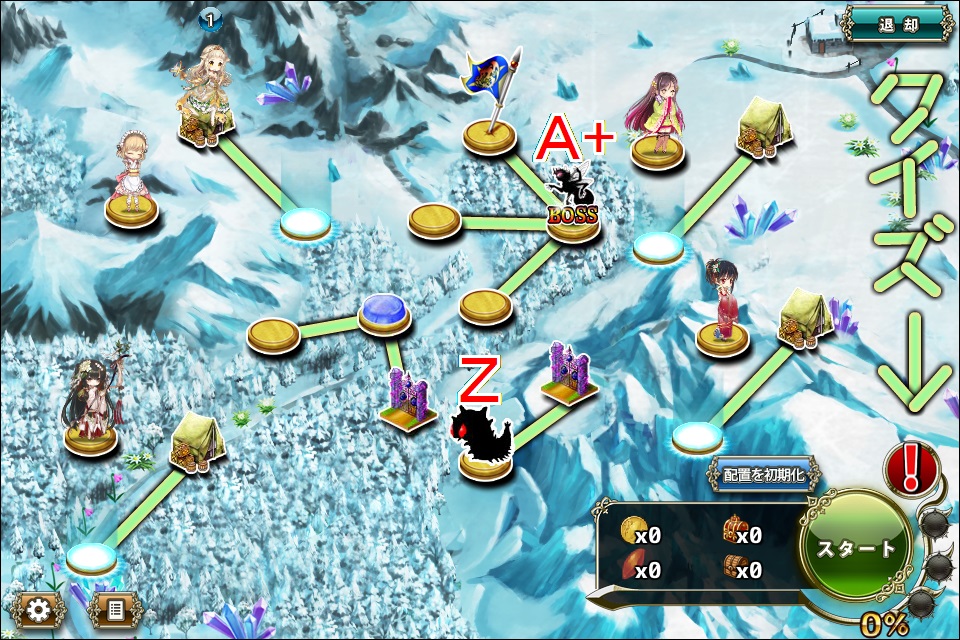
Task: Open the gear settings menu
Action: click(x=37, y=608)
